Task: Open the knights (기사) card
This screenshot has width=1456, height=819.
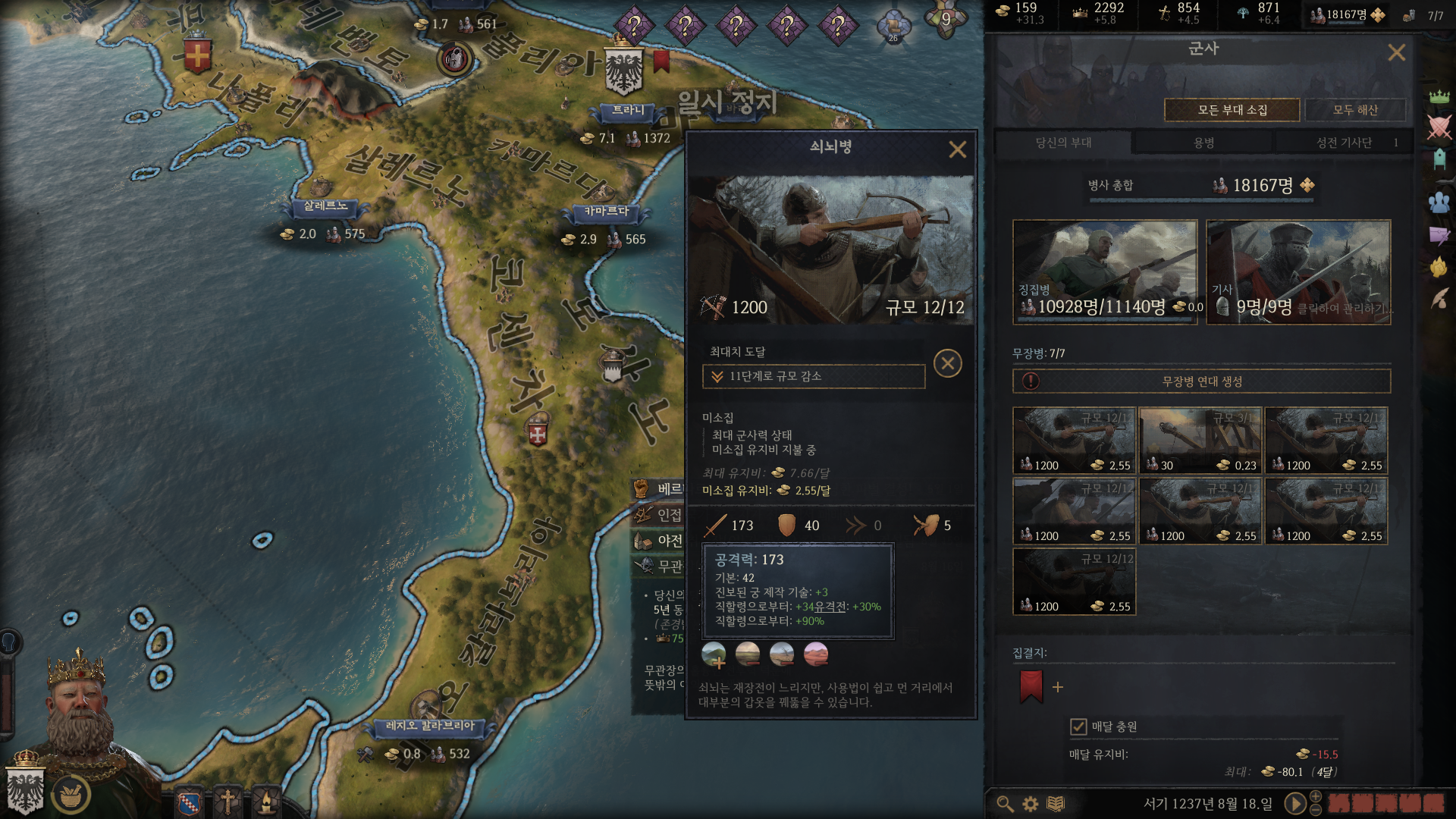Action: [1298, 272]
